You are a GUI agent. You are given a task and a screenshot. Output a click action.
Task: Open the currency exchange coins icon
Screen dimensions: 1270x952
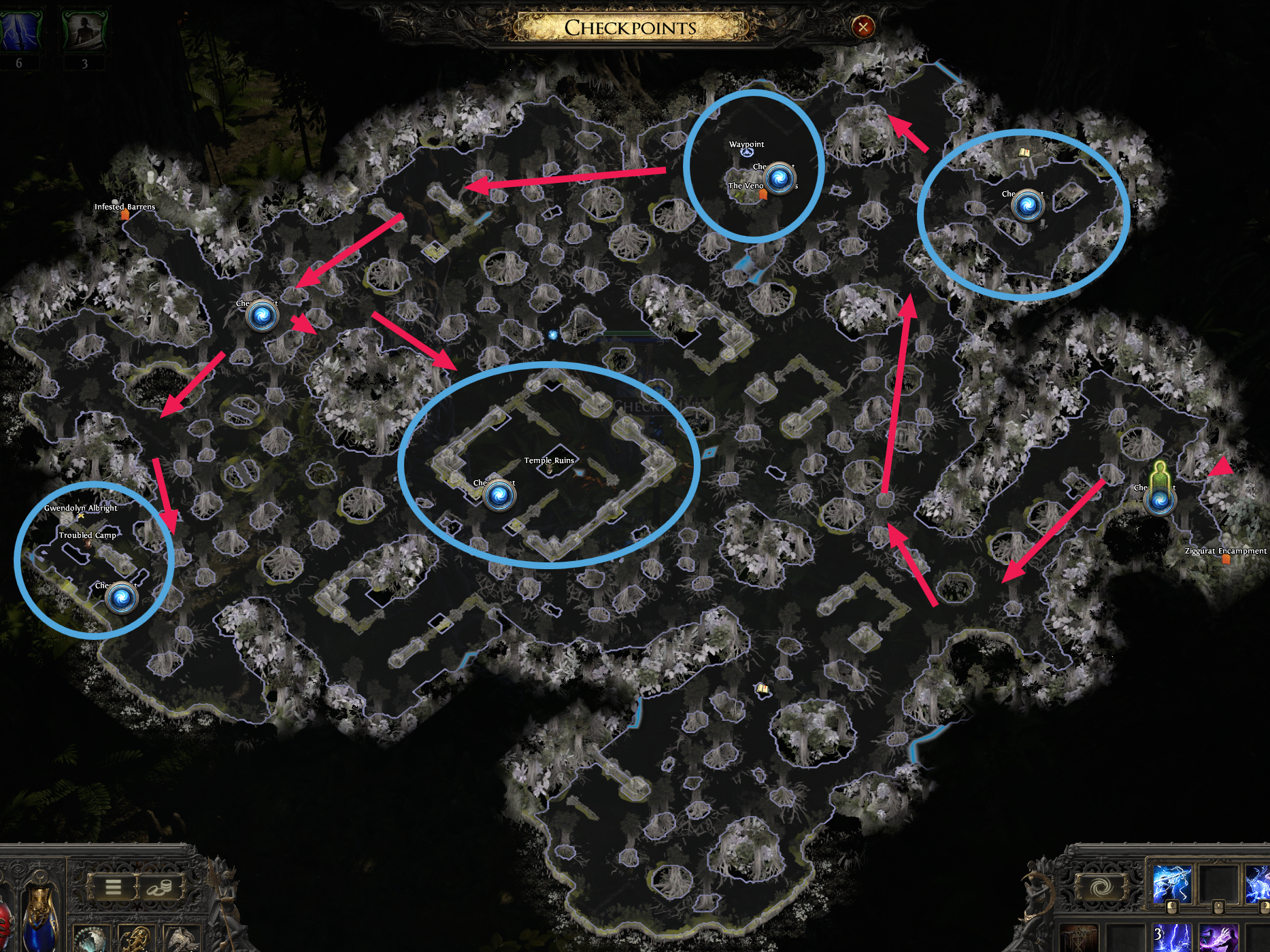point(158,889)
